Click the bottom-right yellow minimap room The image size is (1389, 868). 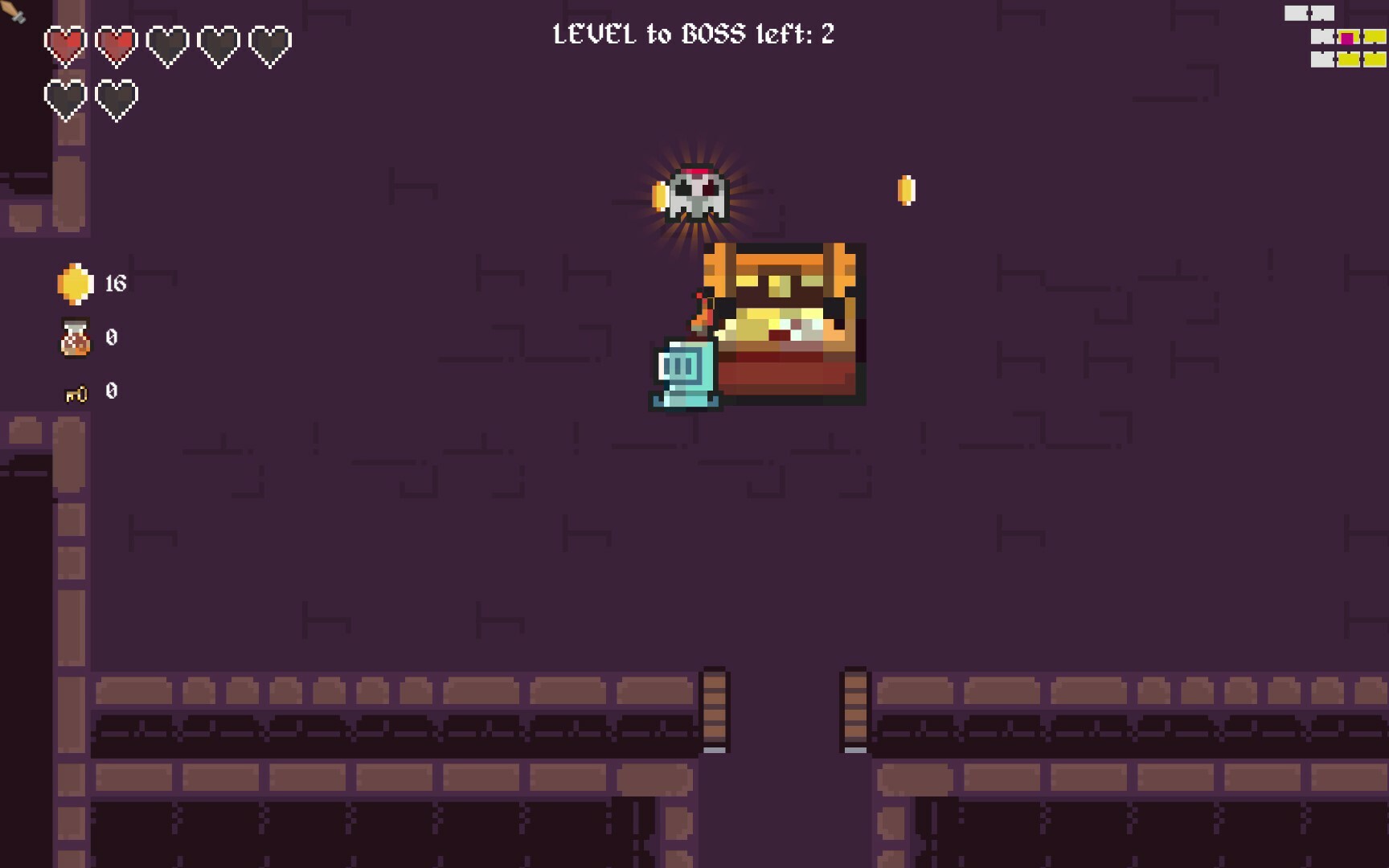point(1375,59)
